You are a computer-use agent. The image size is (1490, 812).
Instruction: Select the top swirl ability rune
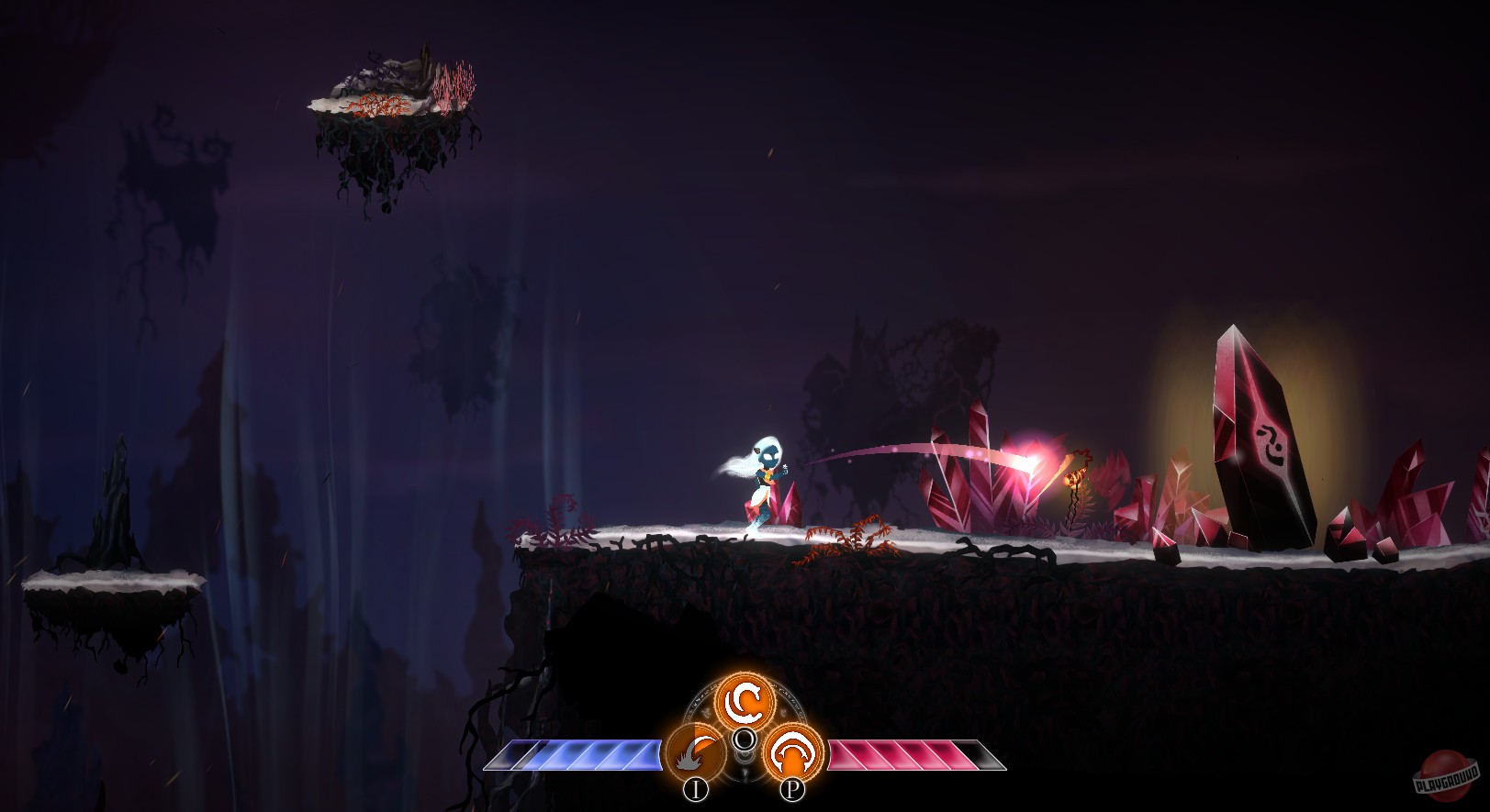(x=745, y=703)
